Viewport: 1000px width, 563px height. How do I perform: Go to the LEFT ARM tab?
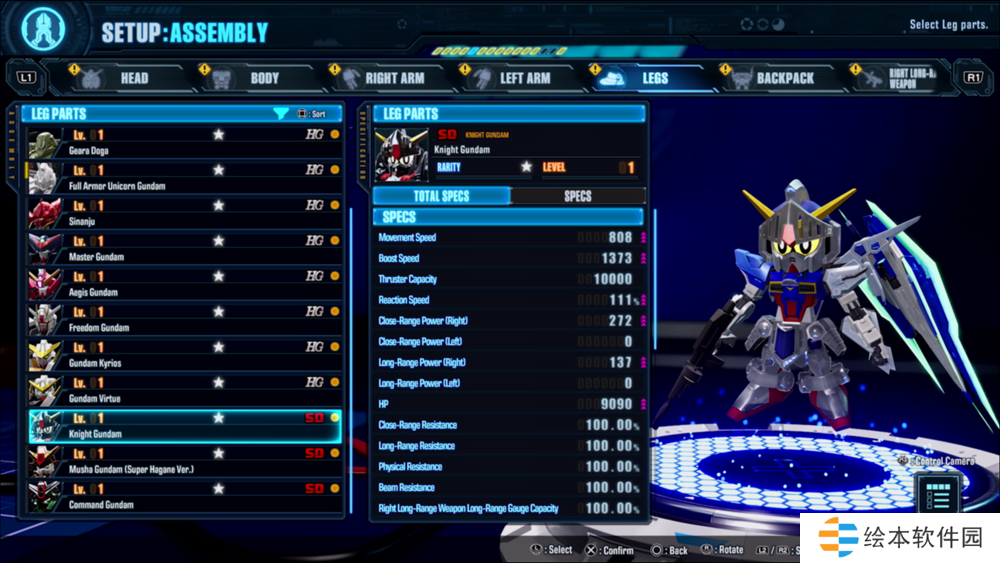pos(514,78)
